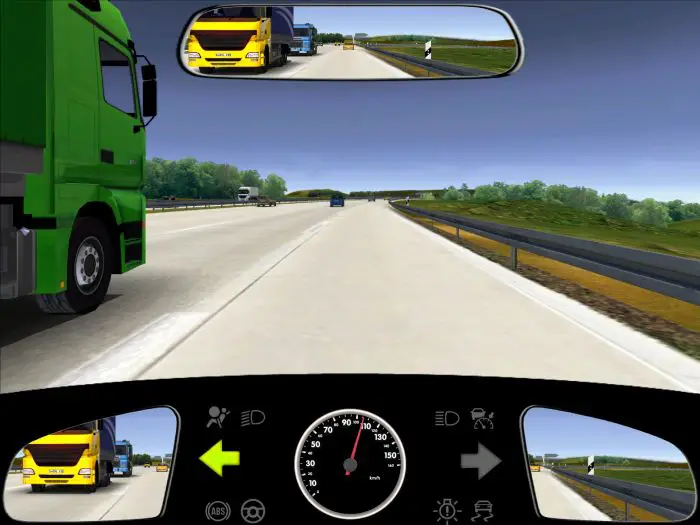Toggle the headlight icon right of the speedometer
Viewport: 700px width, 525px height.
coord(447,418)
